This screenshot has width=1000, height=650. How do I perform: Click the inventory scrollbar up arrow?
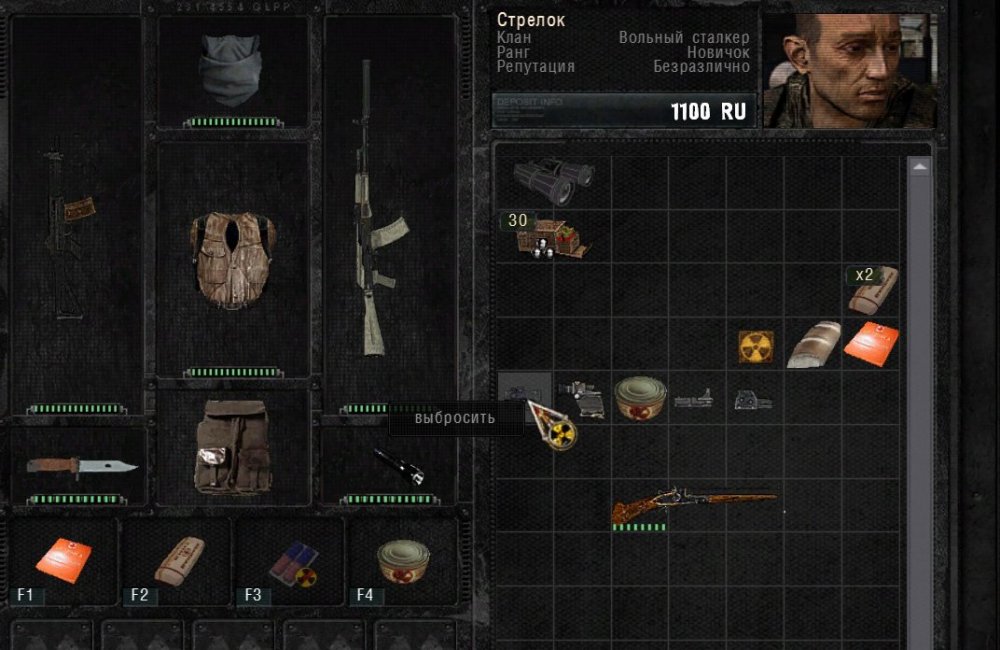coord(919,168)
